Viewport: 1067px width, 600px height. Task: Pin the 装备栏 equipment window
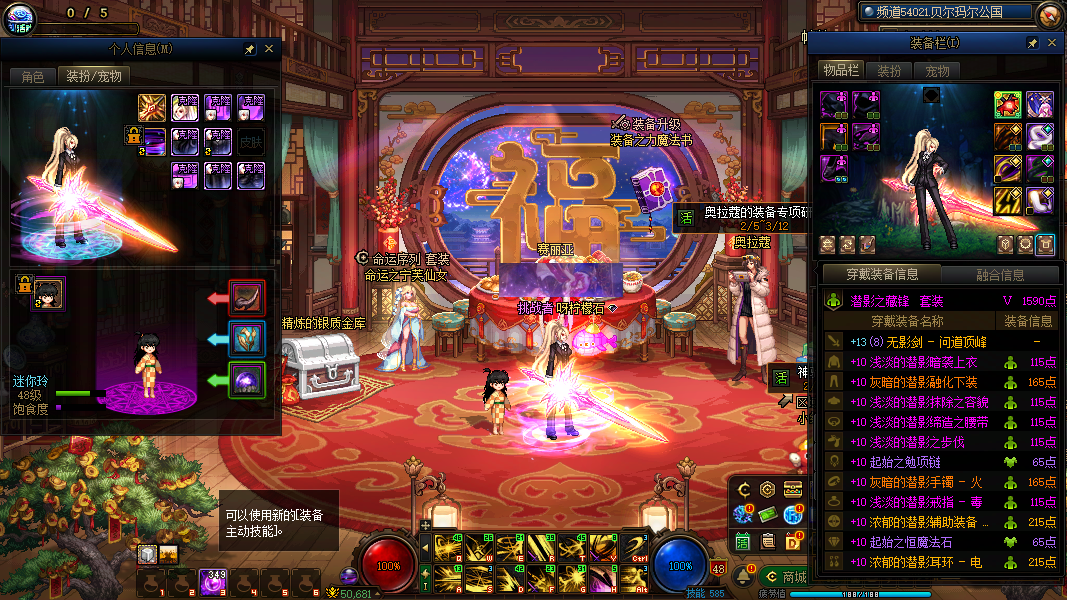pyautogui.click(x=1032, y=44)
